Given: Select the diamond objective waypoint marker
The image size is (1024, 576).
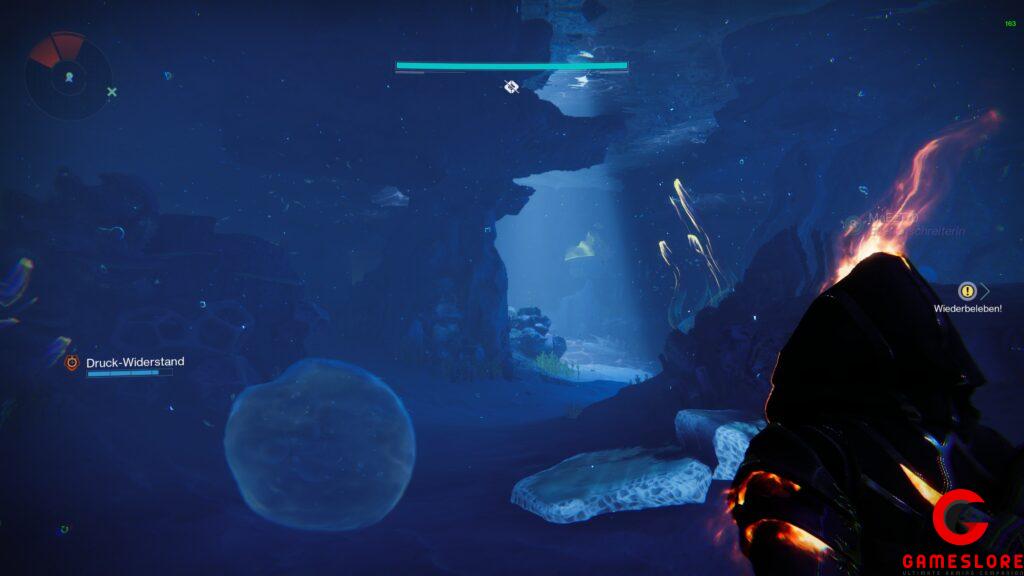Looking at the screenshot, I should point(511,87).
